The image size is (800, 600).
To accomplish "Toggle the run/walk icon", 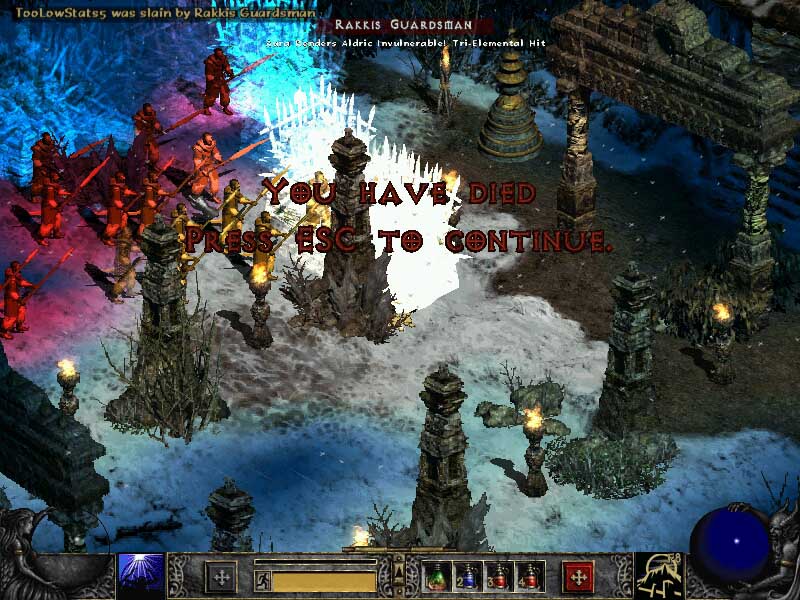I will [x=262, y=577].
